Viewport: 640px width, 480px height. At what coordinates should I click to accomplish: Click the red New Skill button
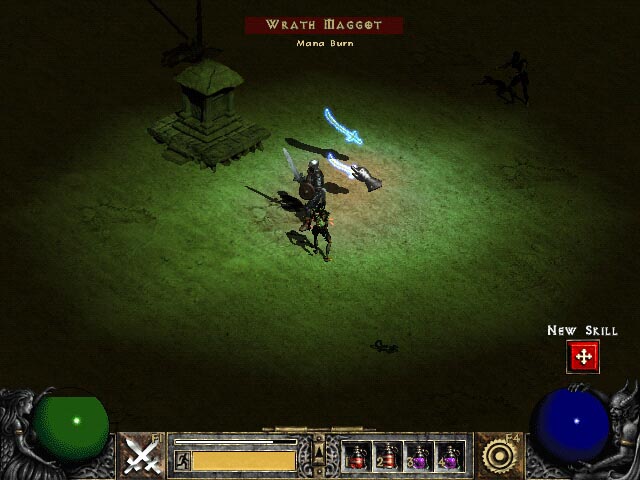pyautogui.click(x=583, y=356)
